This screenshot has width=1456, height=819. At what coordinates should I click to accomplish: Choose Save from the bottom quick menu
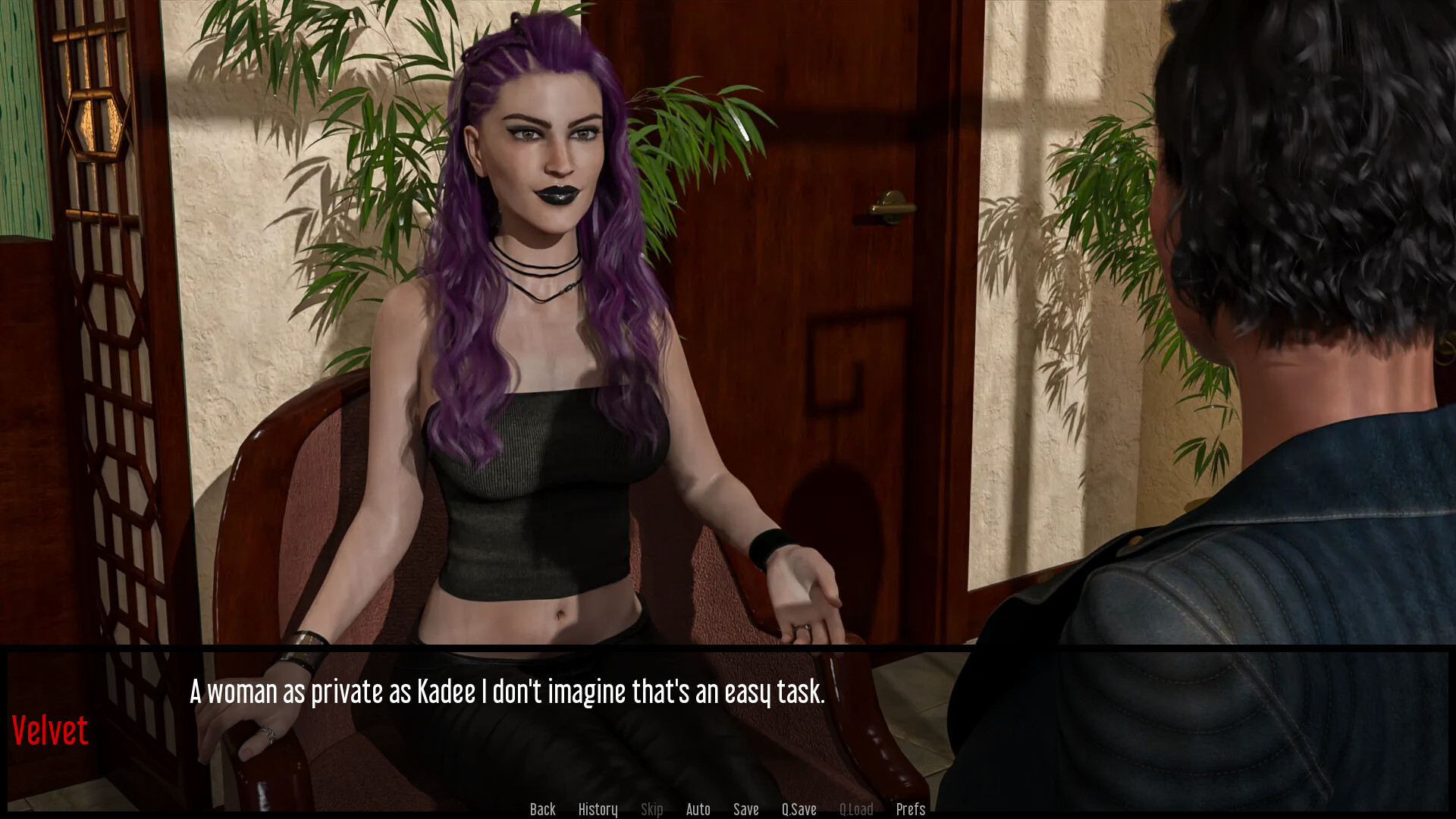746,808
